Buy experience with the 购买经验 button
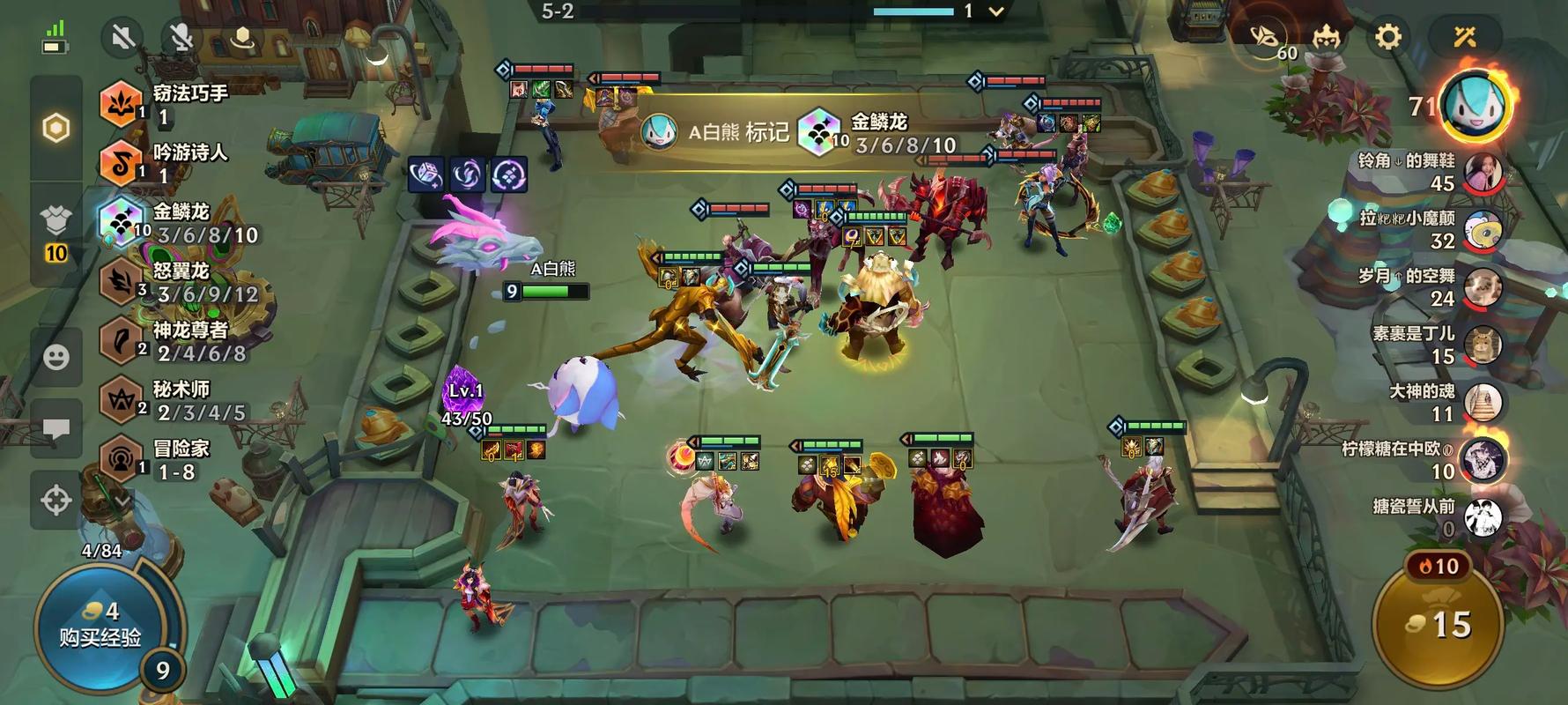 tap(99, 626)
